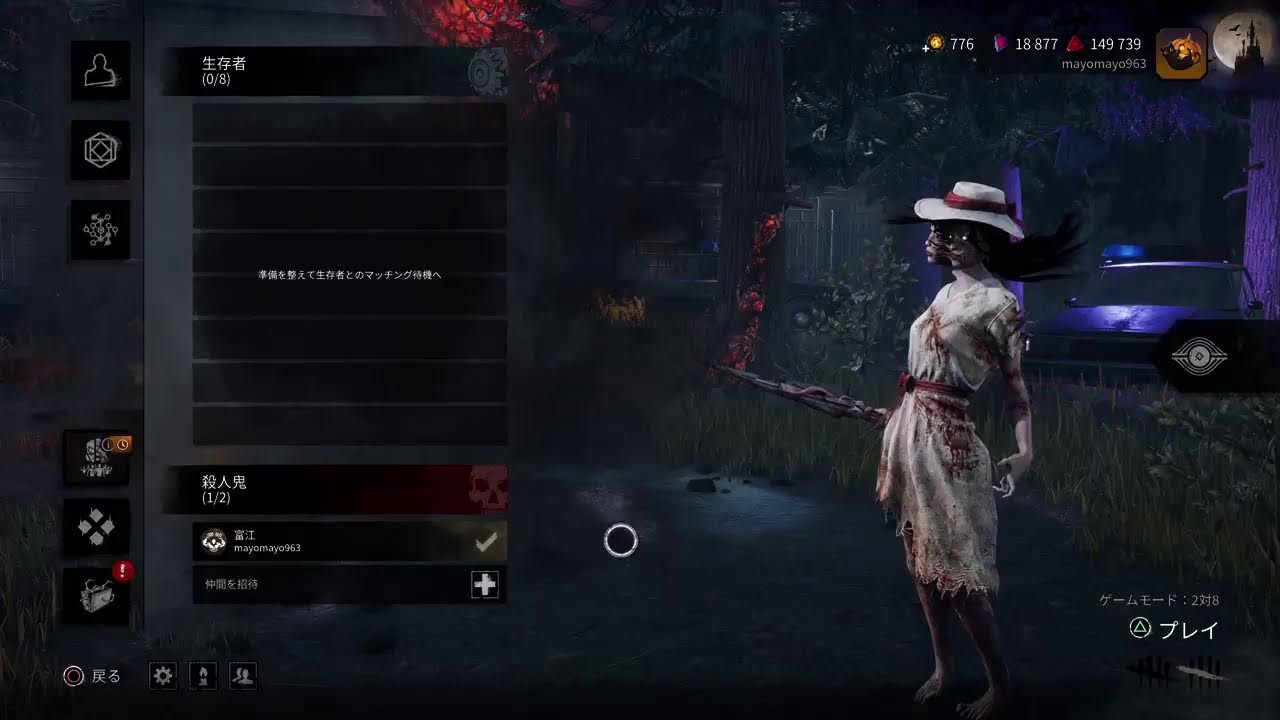This screenshot has height=720, width=1280.
Task: Open settings with the gear icon at the bottom
Action: tap(163, 676)
